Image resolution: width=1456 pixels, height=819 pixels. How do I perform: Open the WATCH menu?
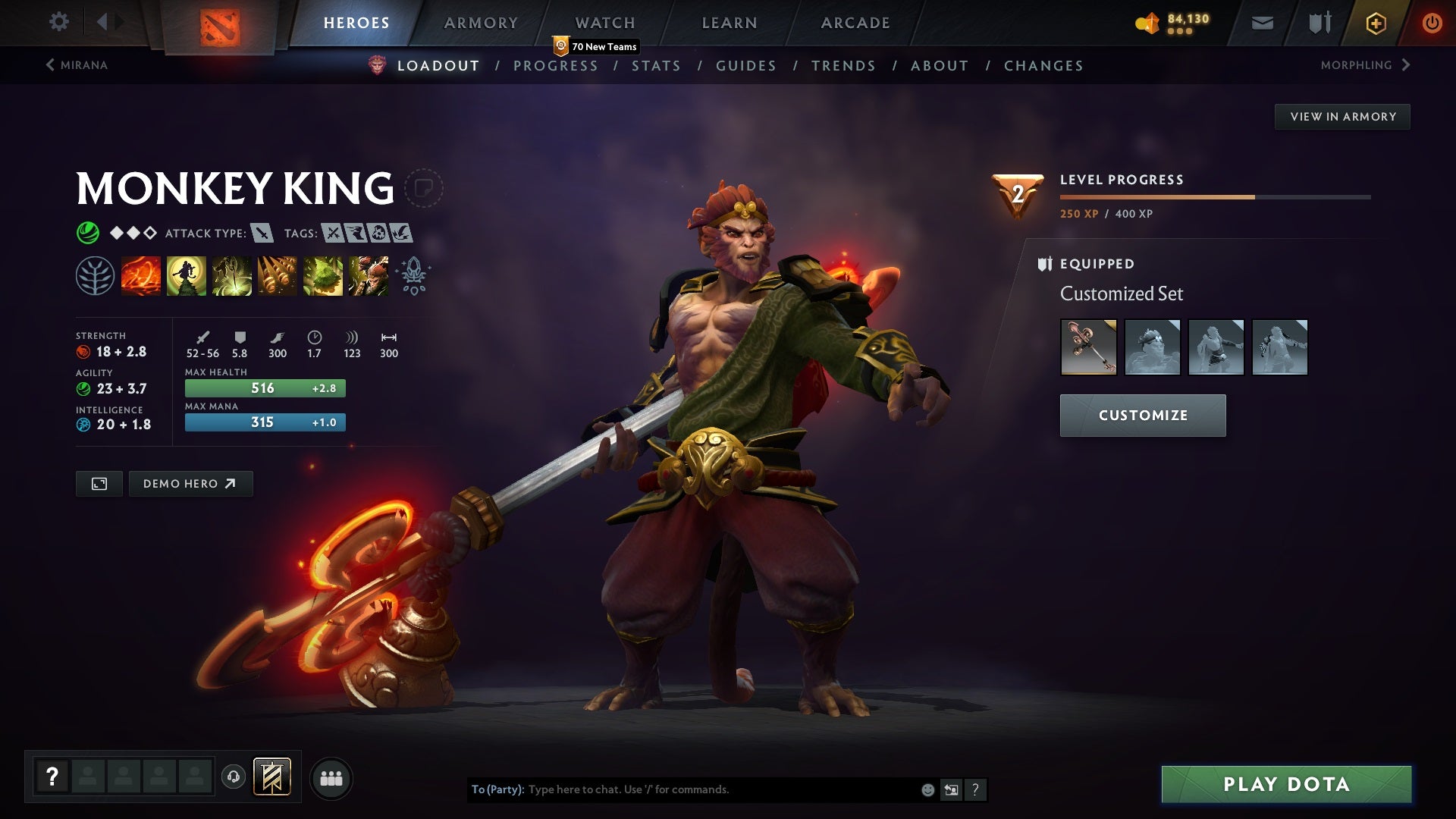coord(605,22)
